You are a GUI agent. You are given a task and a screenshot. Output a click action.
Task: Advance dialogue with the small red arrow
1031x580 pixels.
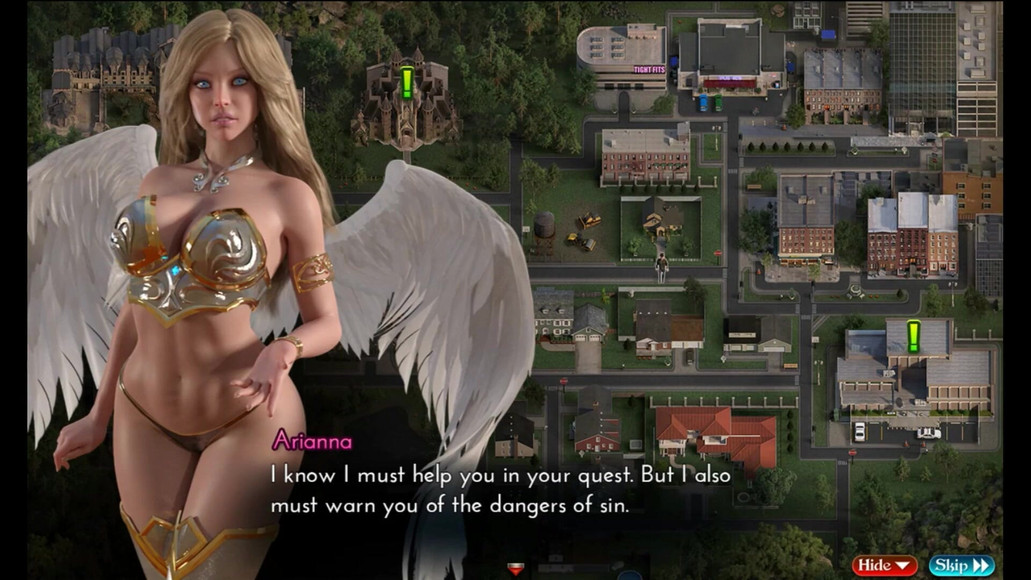(516, 569)
